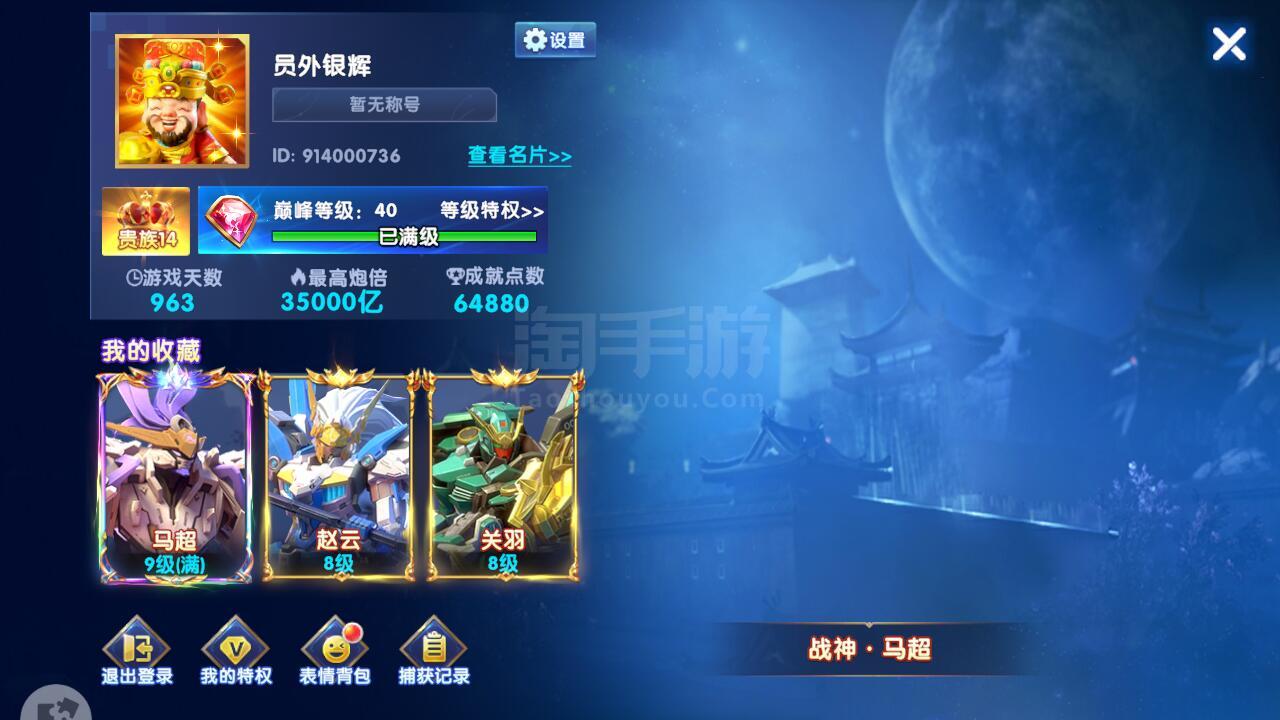Open the 设置 settings gear icon
The height and width of the screenshot is (720, 1280).
pyautogui.click(x=554, y=38)
